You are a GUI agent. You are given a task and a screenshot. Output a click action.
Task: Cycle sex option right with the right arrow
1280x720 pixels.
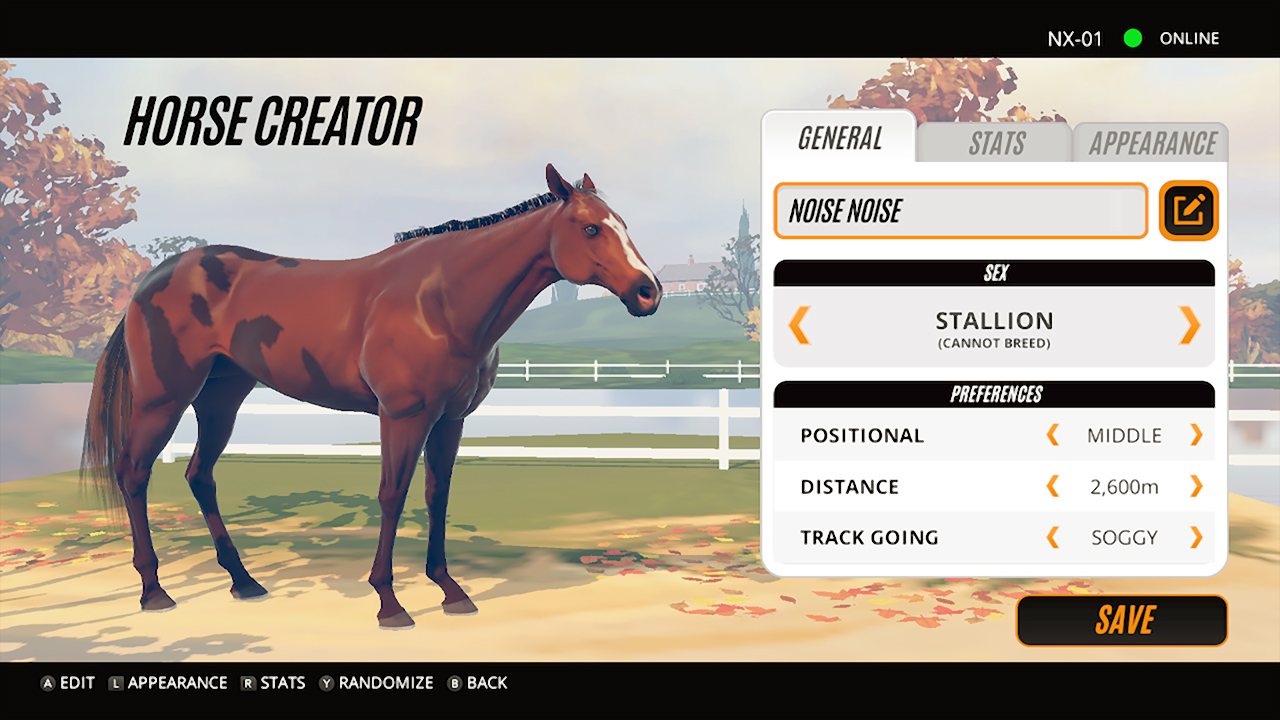click(1189, 327)
